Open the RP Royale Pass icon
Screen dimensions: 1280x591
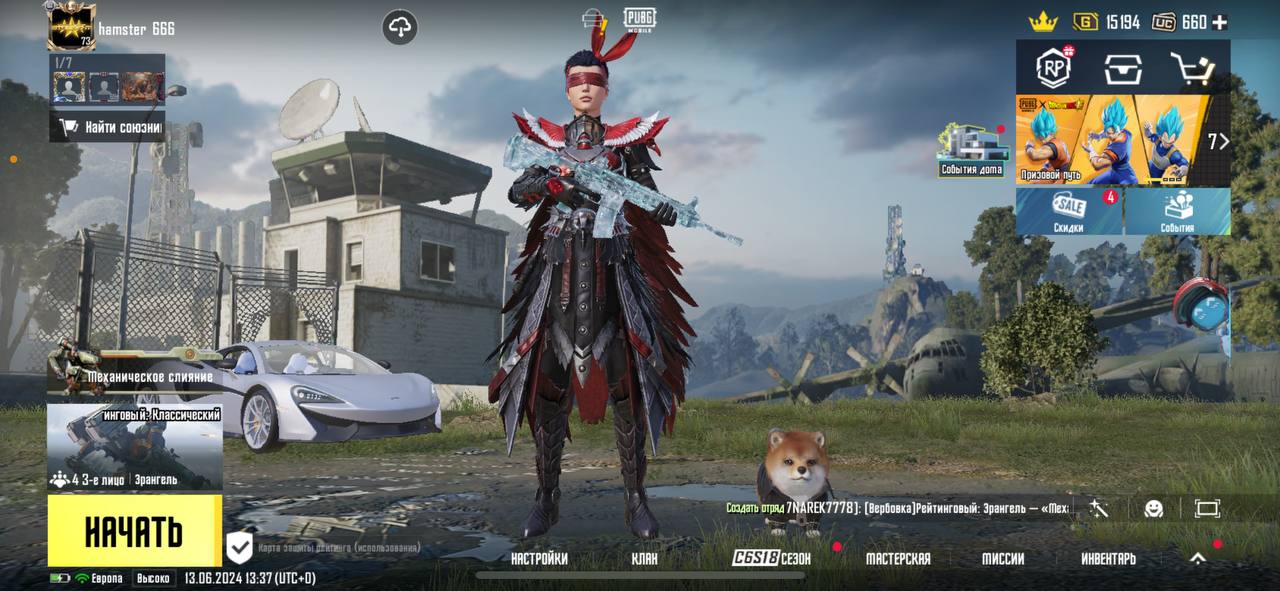pyautogui.click(x=1053, y=68)
